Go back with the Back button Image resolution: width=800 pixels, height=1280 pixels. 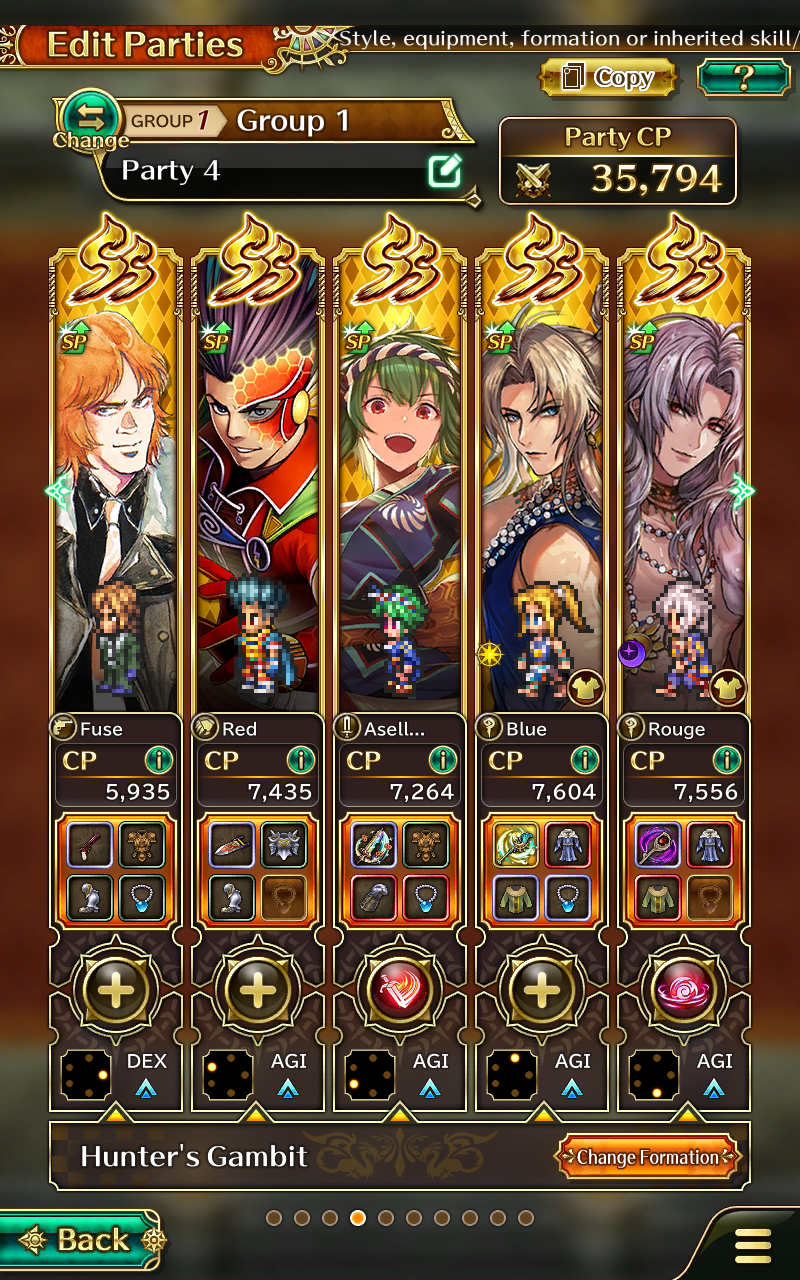(80, 1240)
